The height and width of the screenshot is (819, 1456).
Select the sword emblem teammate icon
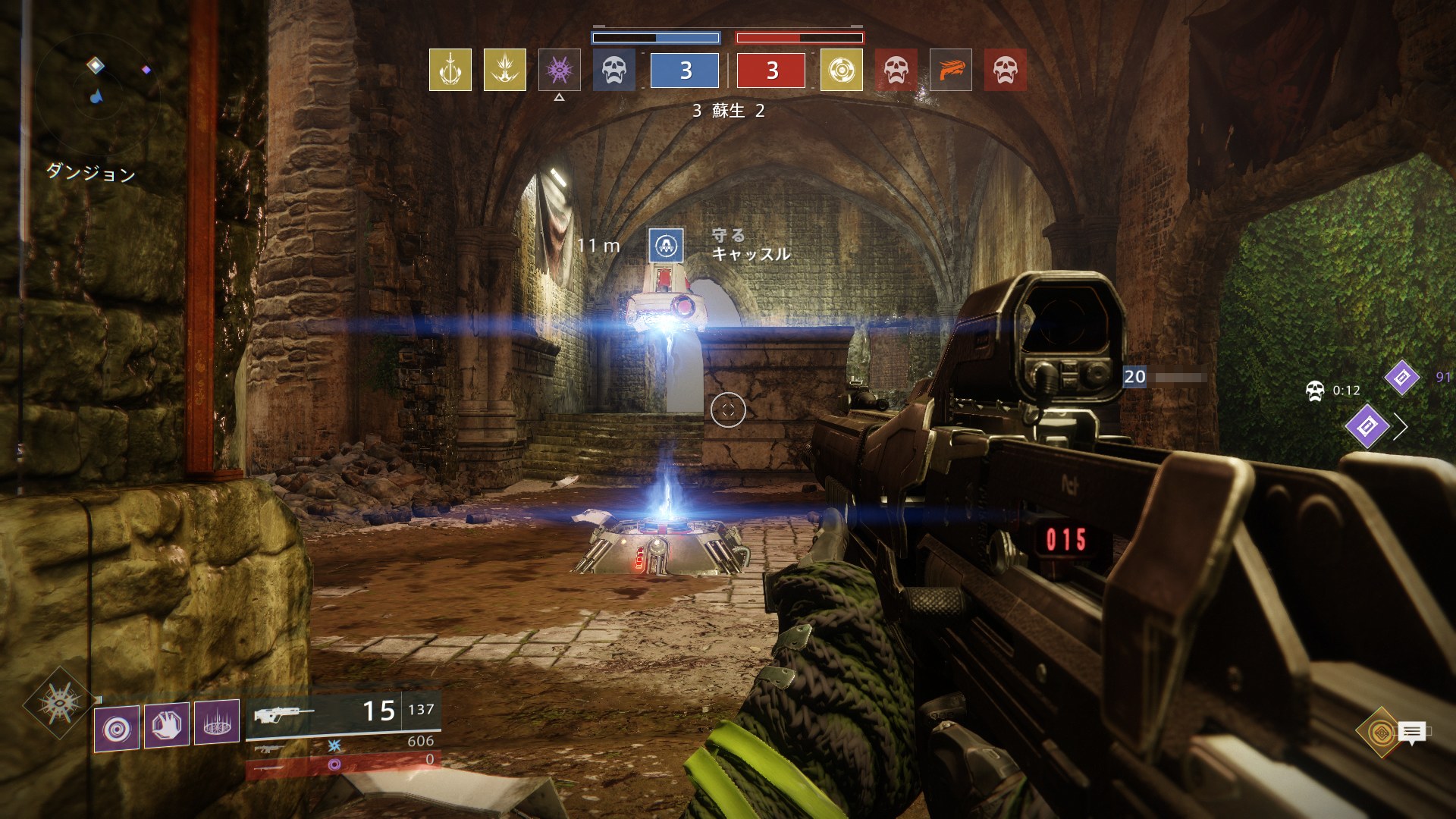click(450, 70)
